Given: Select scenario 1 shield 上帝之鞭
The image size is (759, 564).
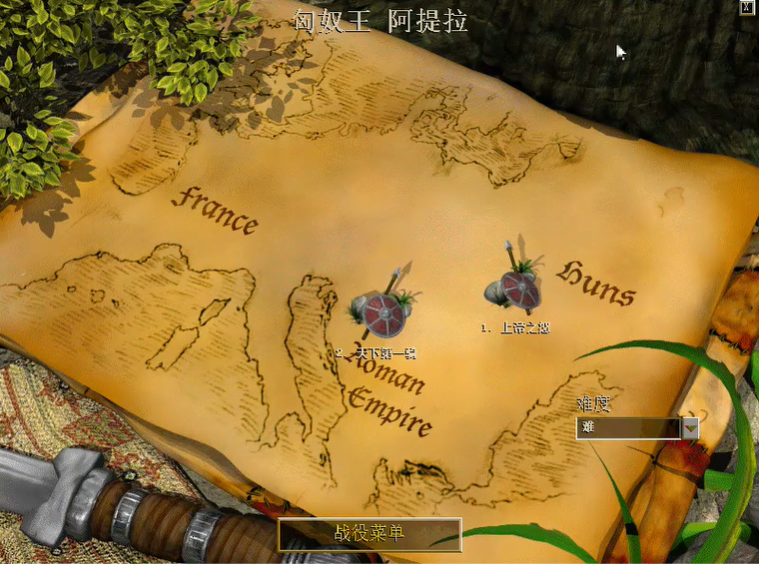Looking at the screenshot, I should 518,289.
